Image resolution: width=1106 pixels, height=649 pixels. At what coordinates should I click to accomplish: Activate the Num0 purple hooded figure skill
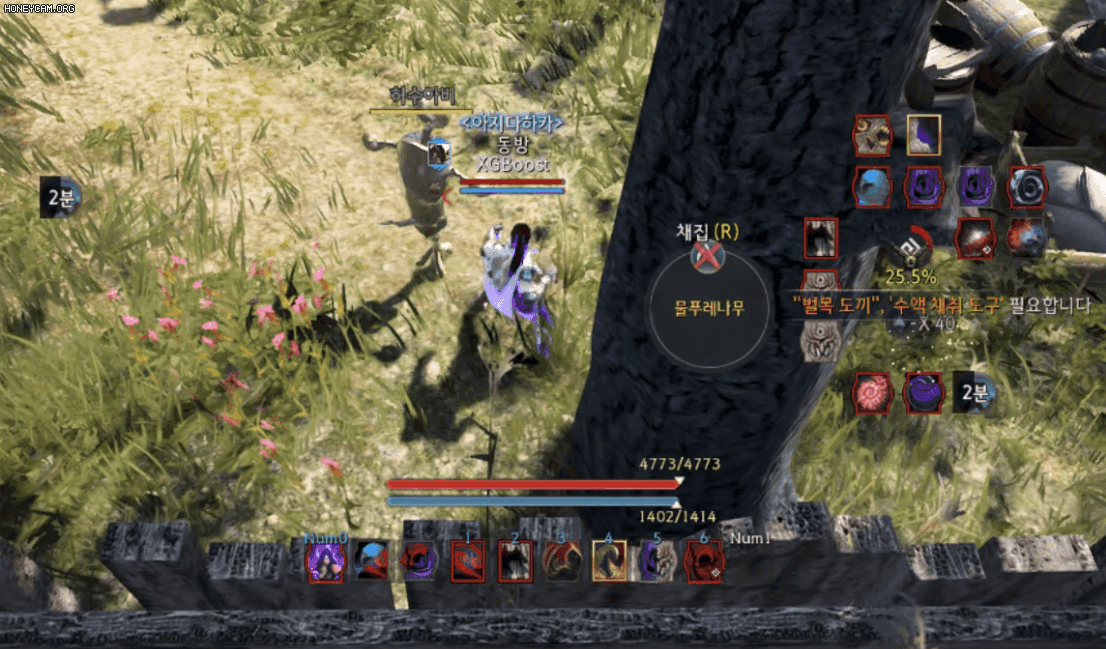(325, 561)
